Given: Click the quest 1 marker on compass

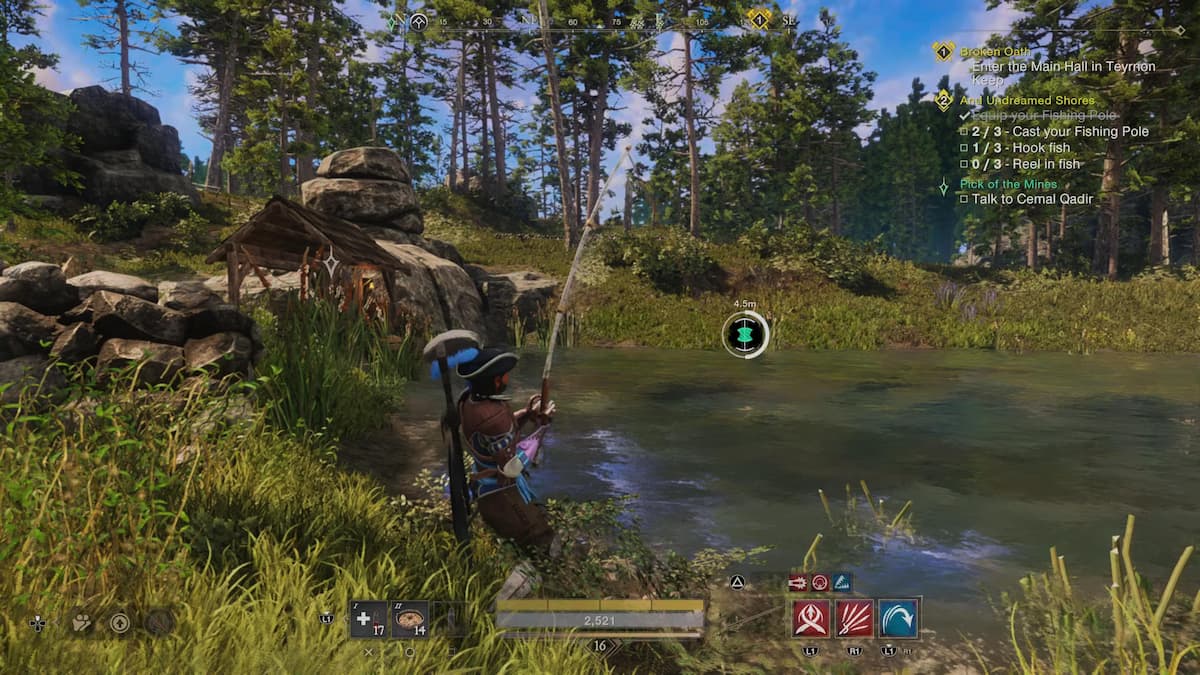Looking at the screenshot, I should pos(760,19).
